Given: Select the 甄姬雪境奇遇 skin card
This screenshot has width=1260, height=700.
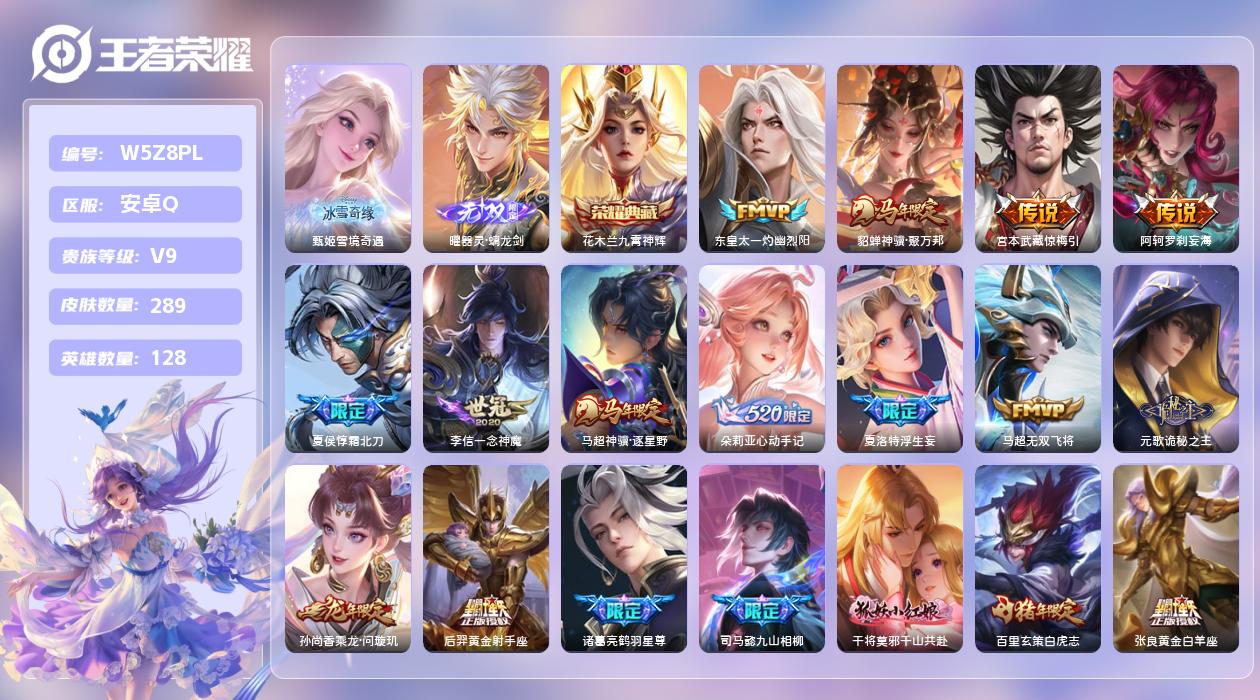Looking at the screenshot, I should pos(348,158).
